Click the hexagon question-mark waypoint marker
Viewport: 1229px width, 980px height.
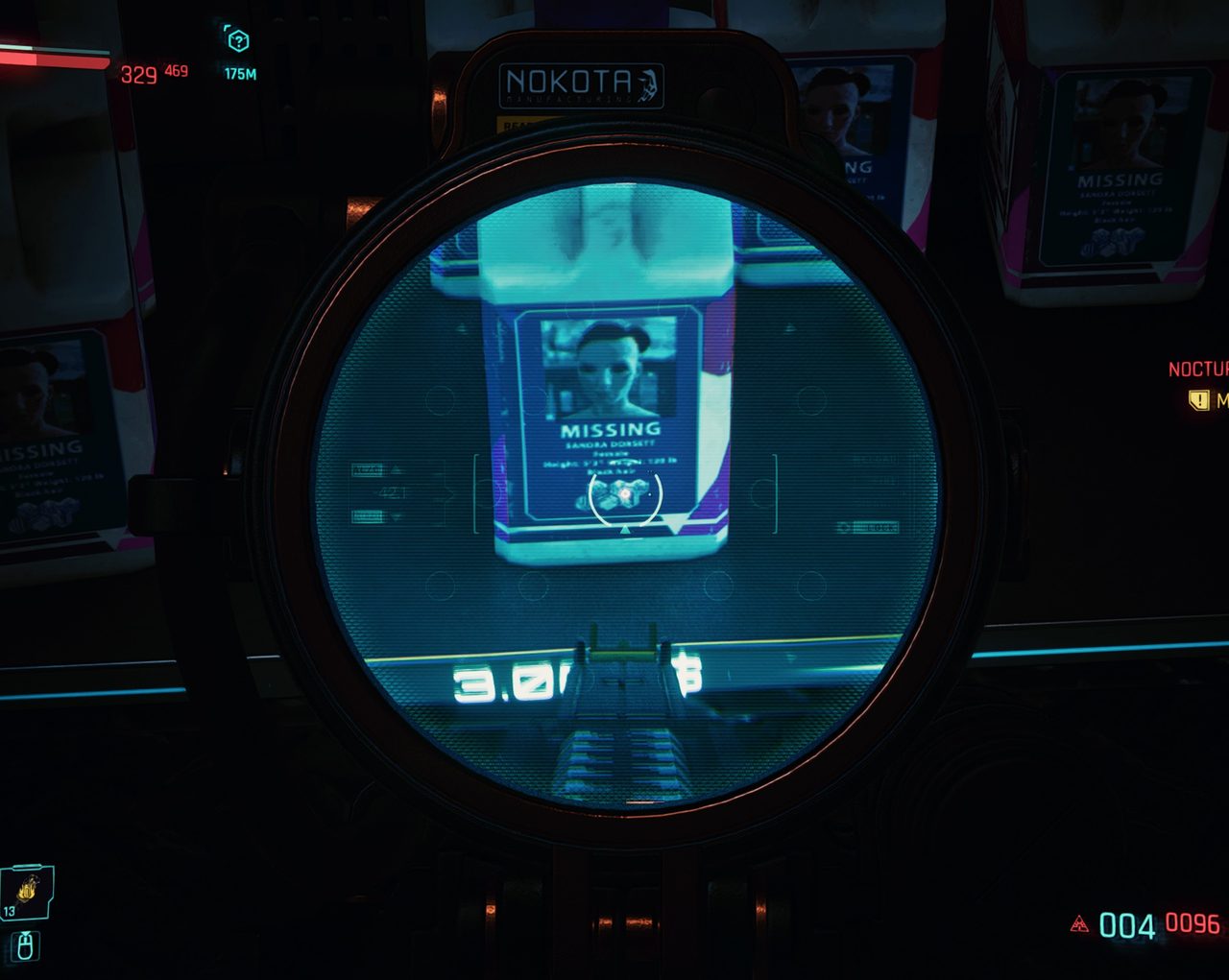click(x=237, y=40)
